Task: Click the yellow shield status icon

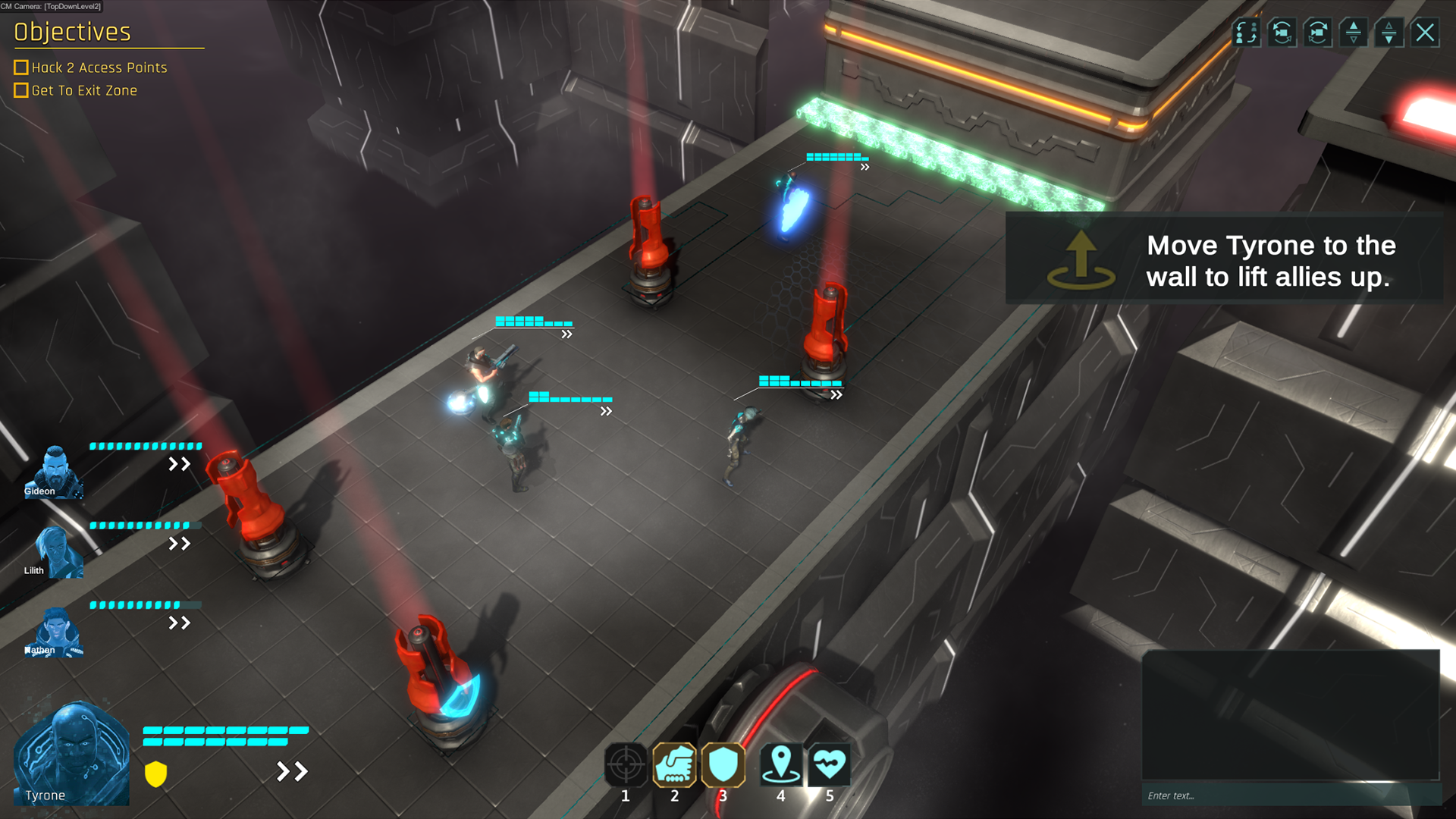Action: [155, 773]
